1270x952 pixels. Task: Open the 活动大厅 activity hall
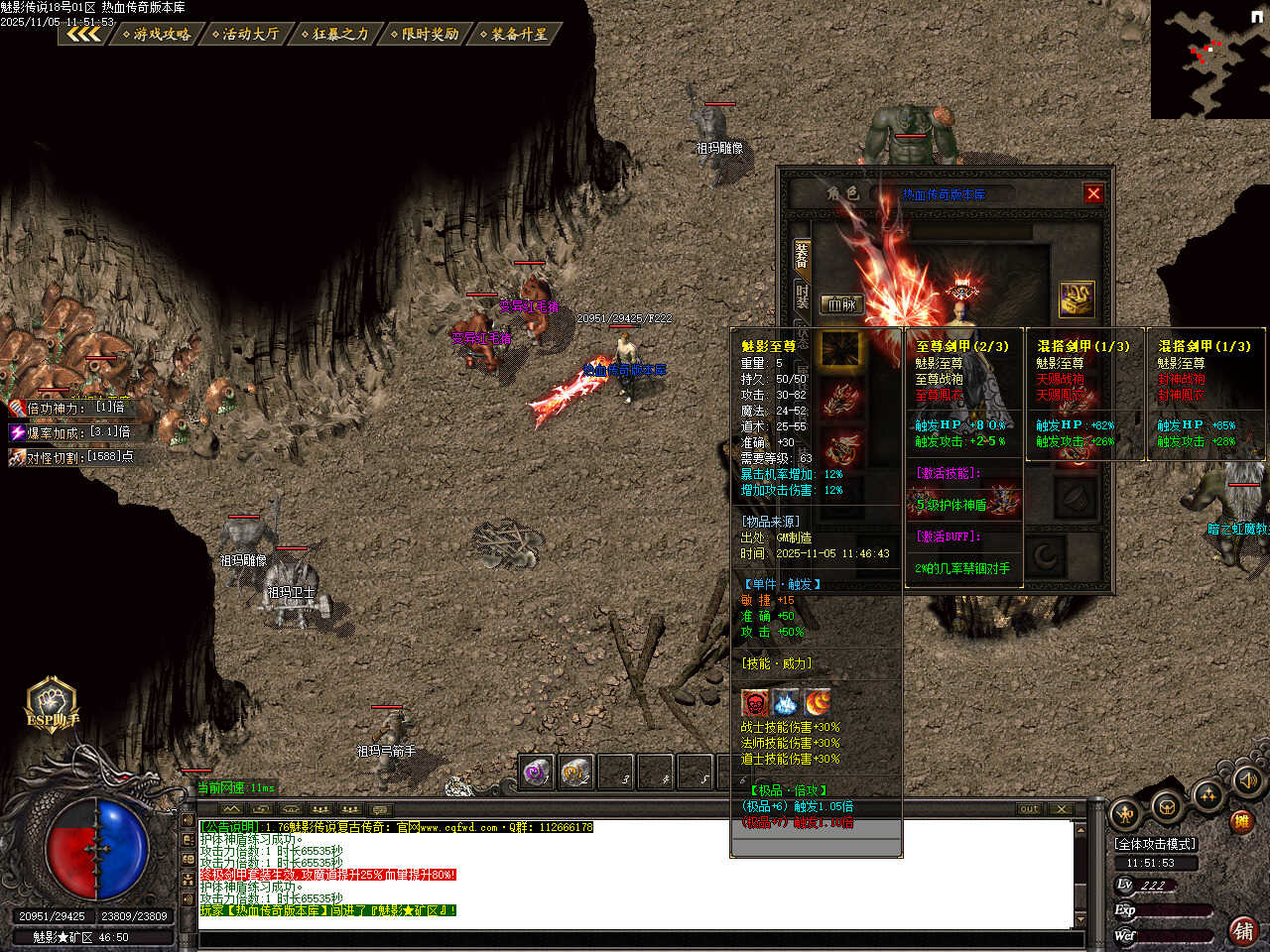(x=247, y=34)
